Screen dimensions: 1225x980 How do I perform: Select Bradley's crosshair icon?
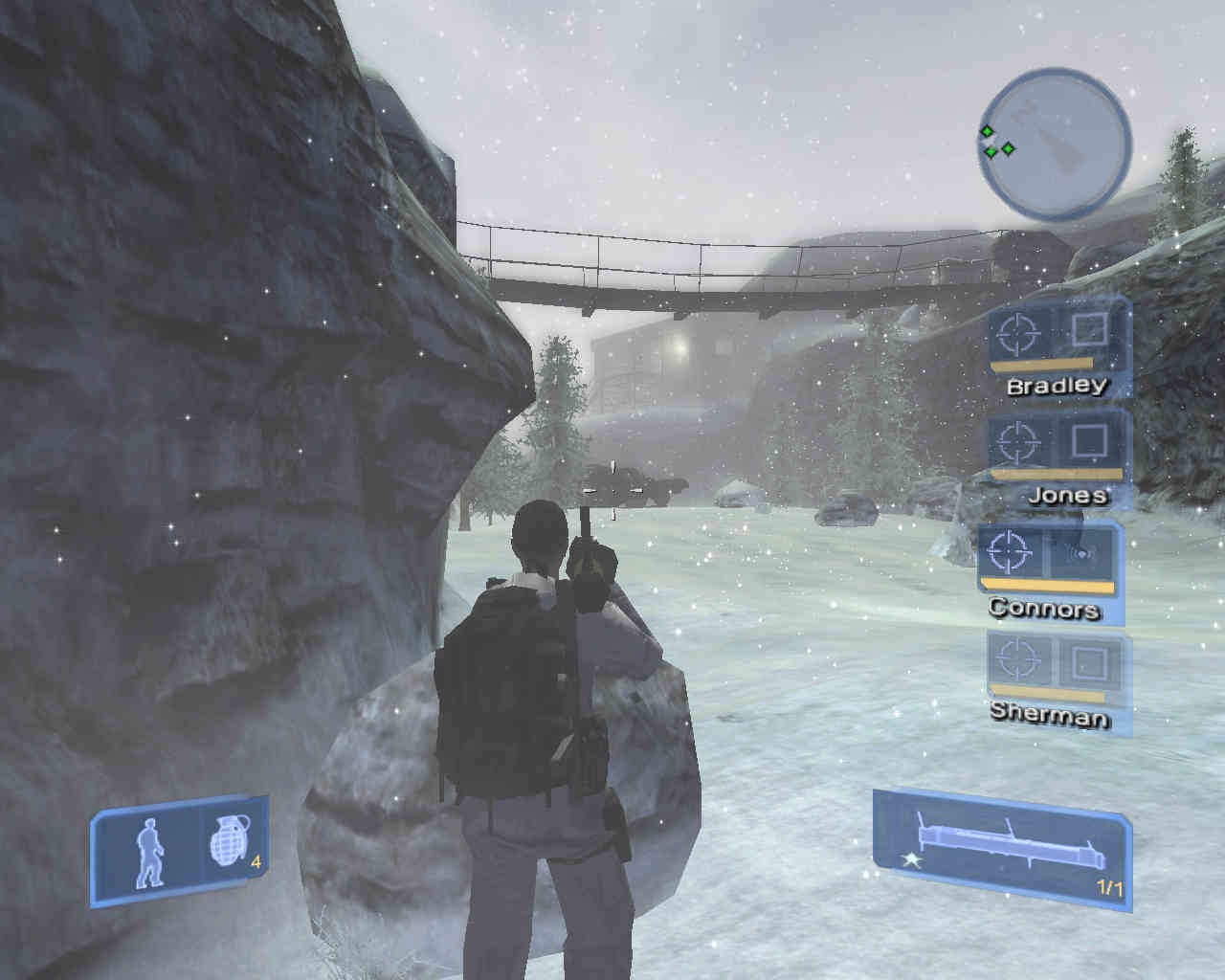[x=1018, y=334]
